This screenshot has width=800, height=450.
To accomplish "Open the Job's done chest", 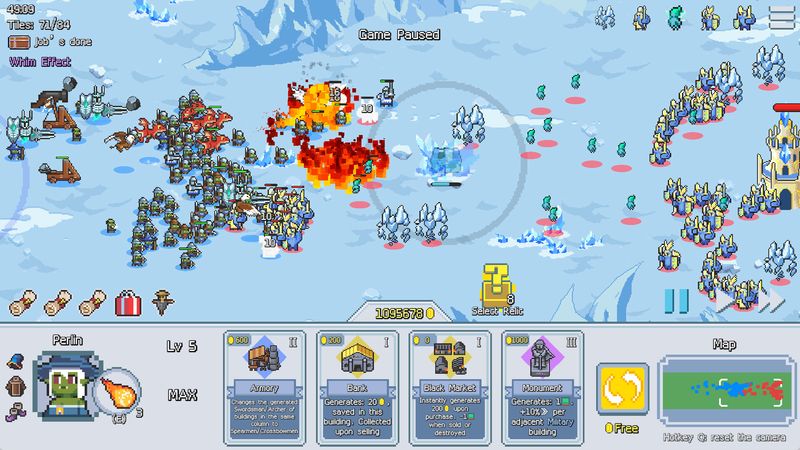I will [18, 42].
